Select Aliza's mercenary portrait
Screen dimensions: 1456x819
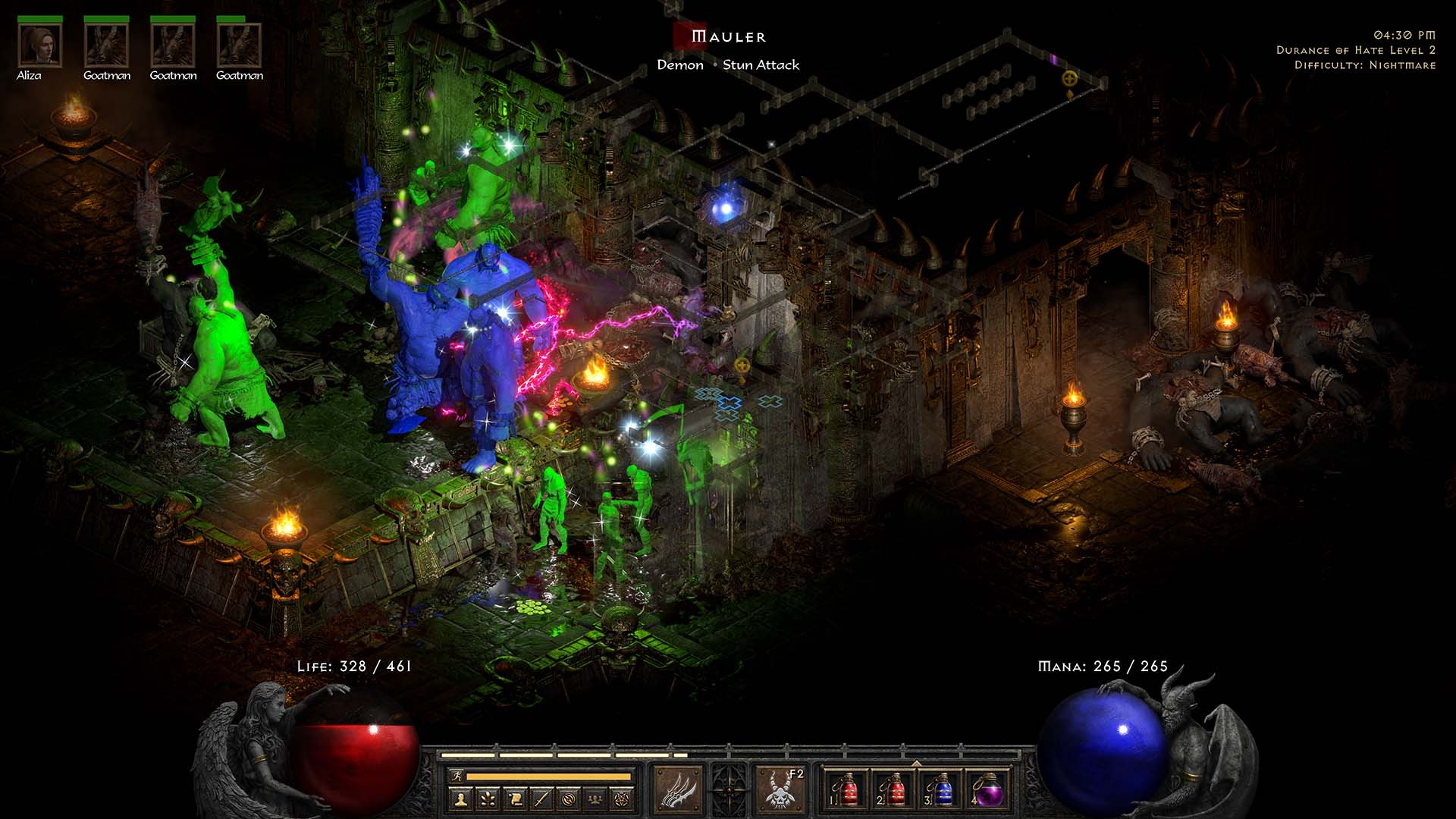40,45
